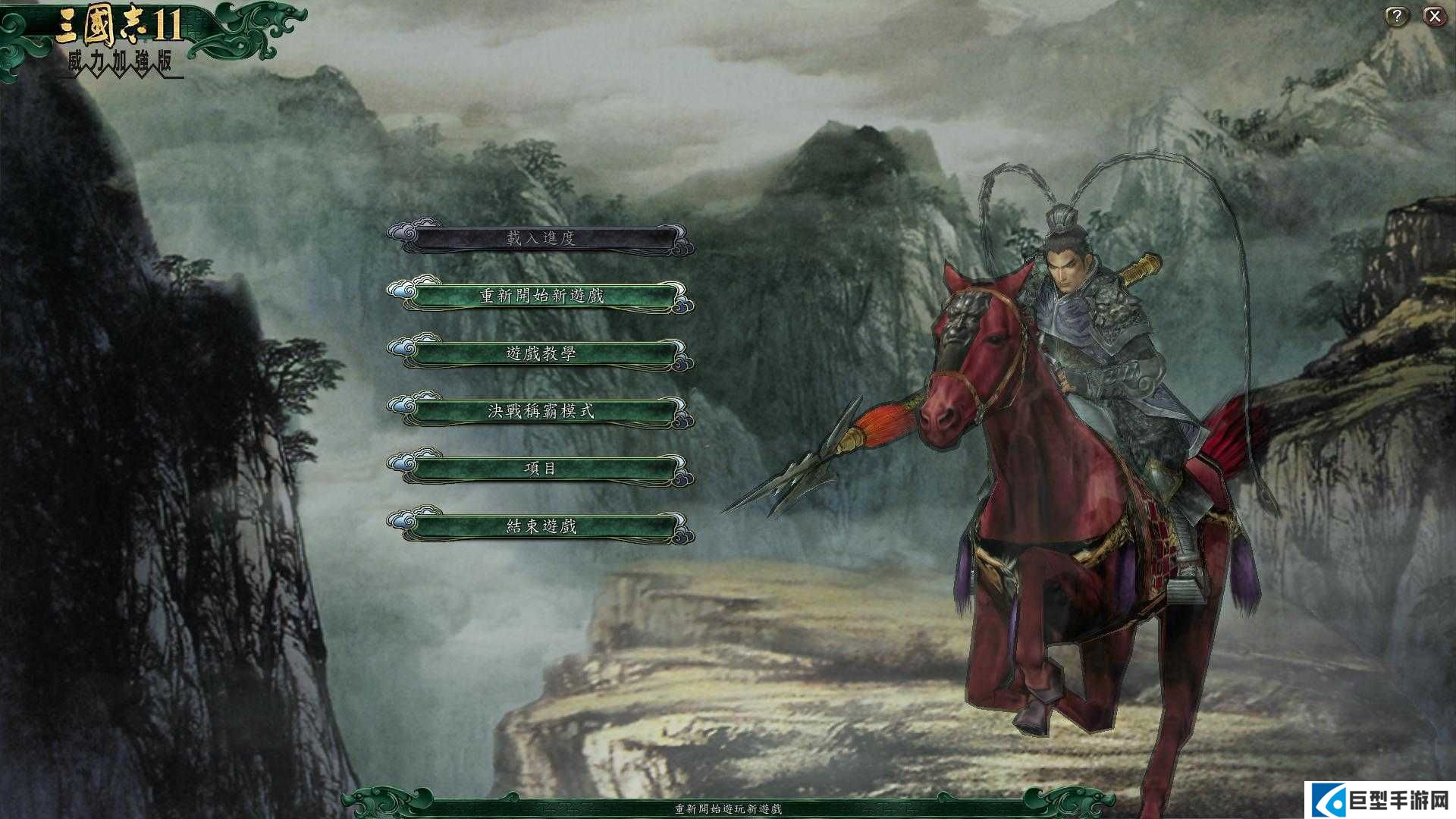Close the game with the X button
The width and height of the screenshot is (1456, 819).
(1434, 16)
